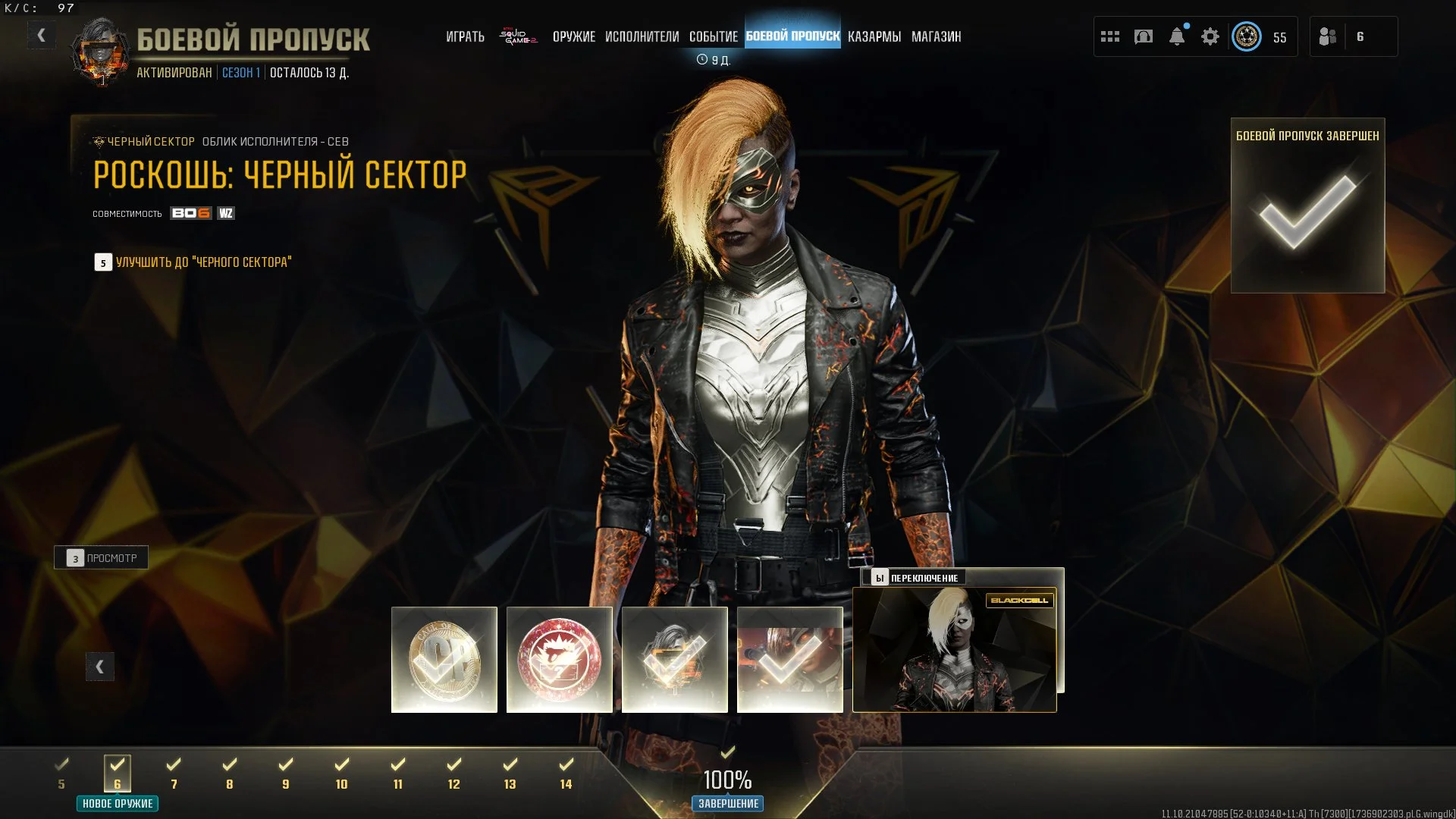Open the settings gear icon
The width and height of the screenshot is (1456, 819).
coord(1211,36)
